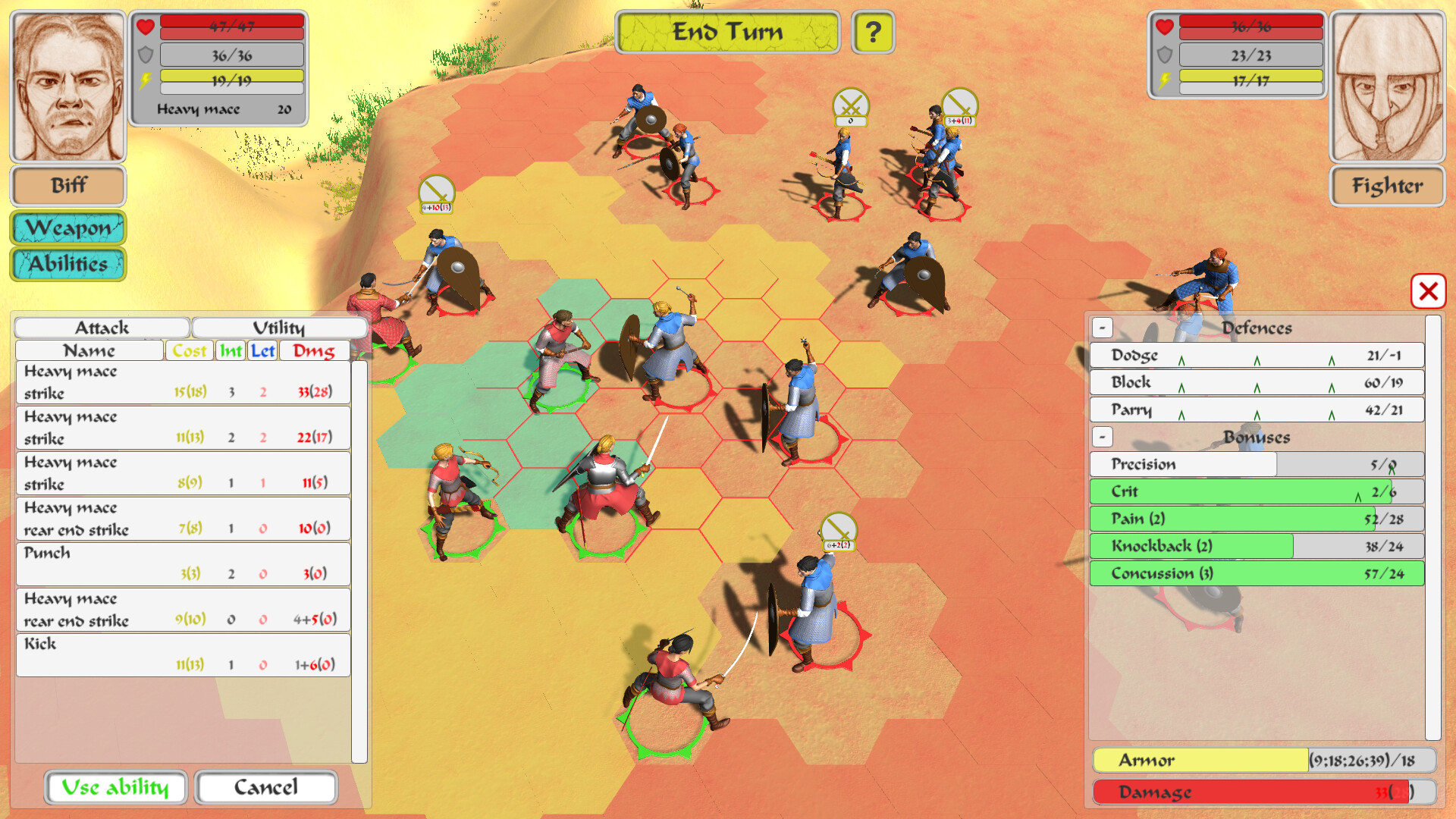The width and height of the screenshot is (1456, 819).
Task: Click Biff's portrait sketch
Action: coord(67,85)
